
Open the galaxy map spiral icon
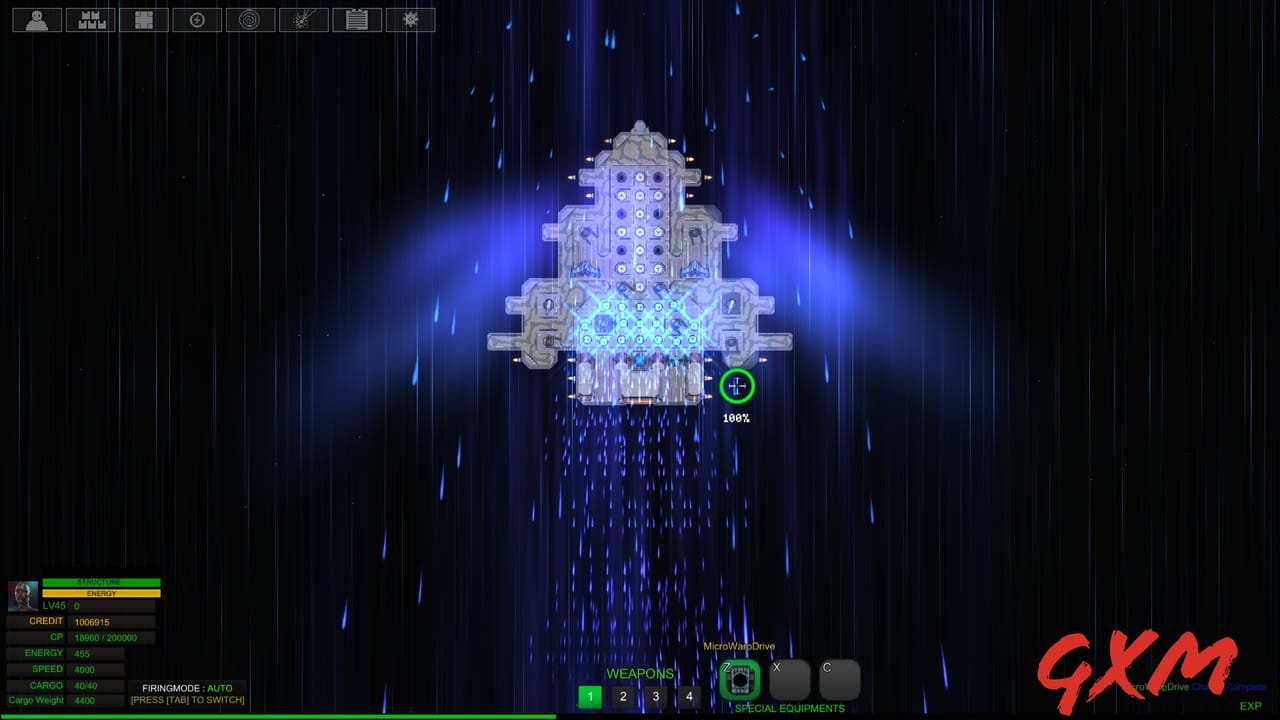point(250,19)
